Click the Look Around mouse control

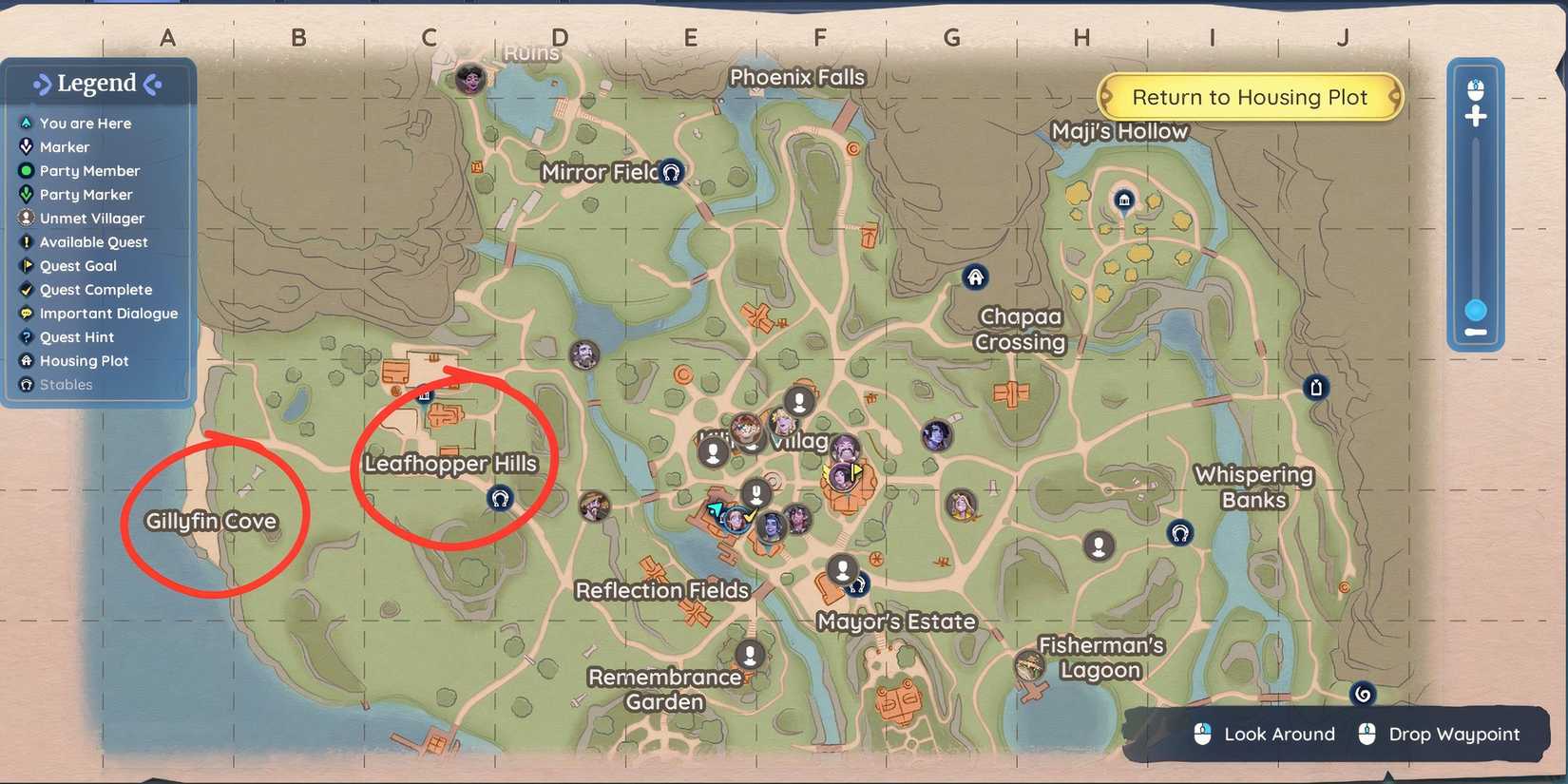click(x=1279, y=734)
